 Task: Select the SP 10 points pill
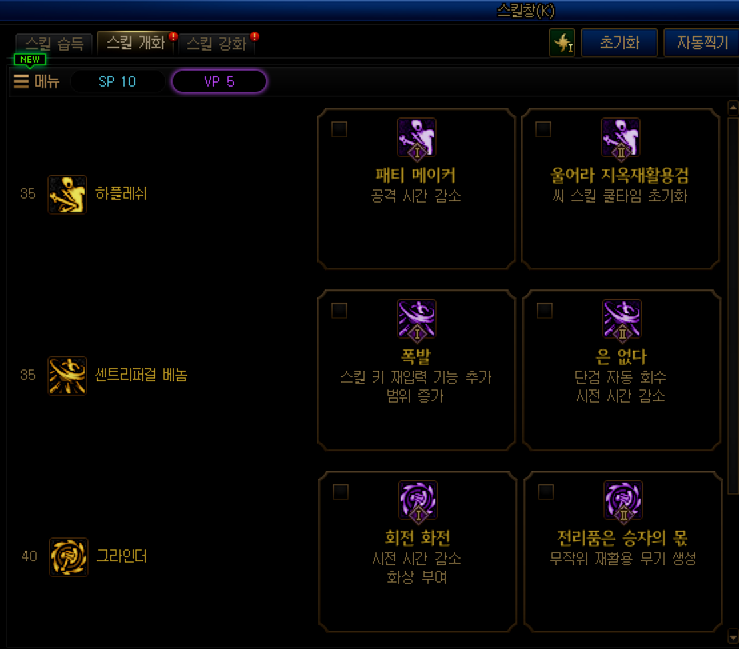click(x=117, y=82)
